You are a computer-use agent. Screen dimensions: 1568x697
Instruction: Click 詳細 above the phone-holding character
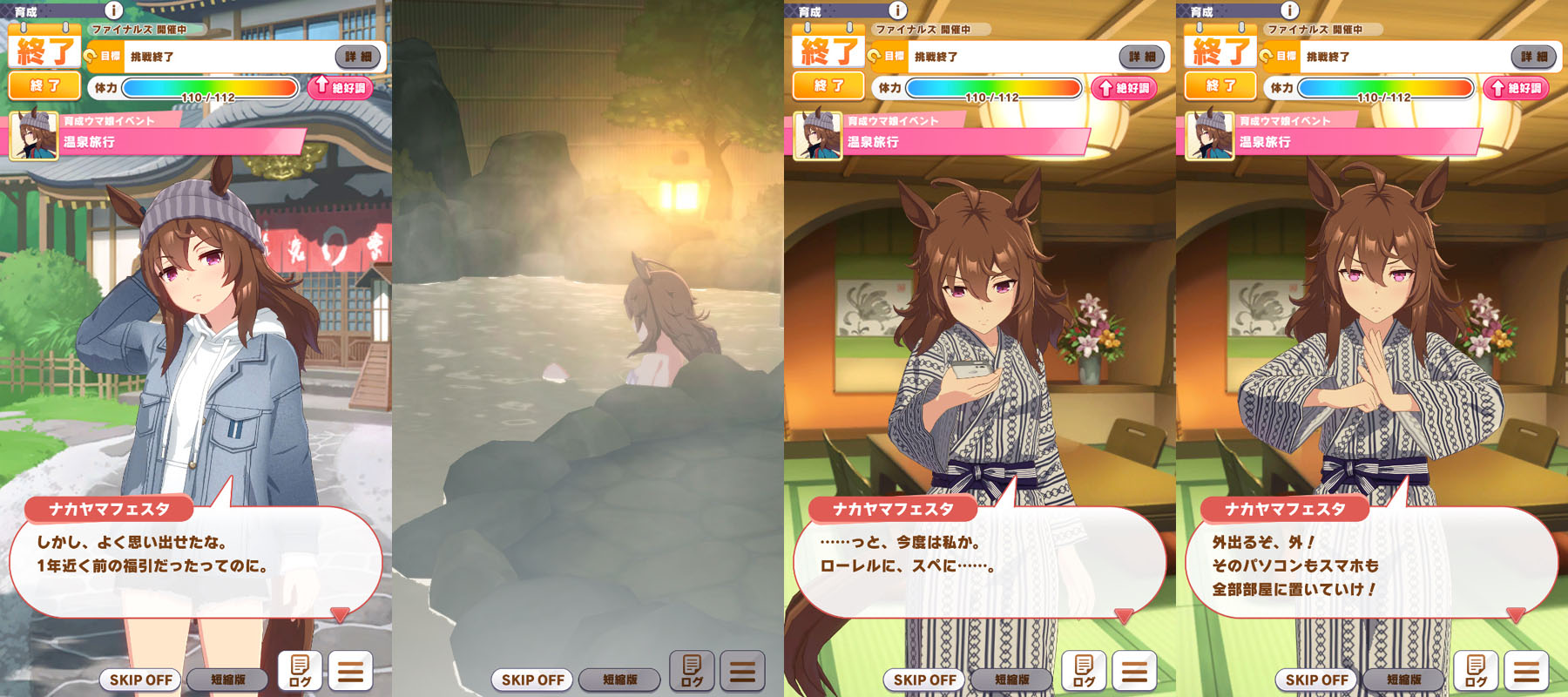(1142, 57)
